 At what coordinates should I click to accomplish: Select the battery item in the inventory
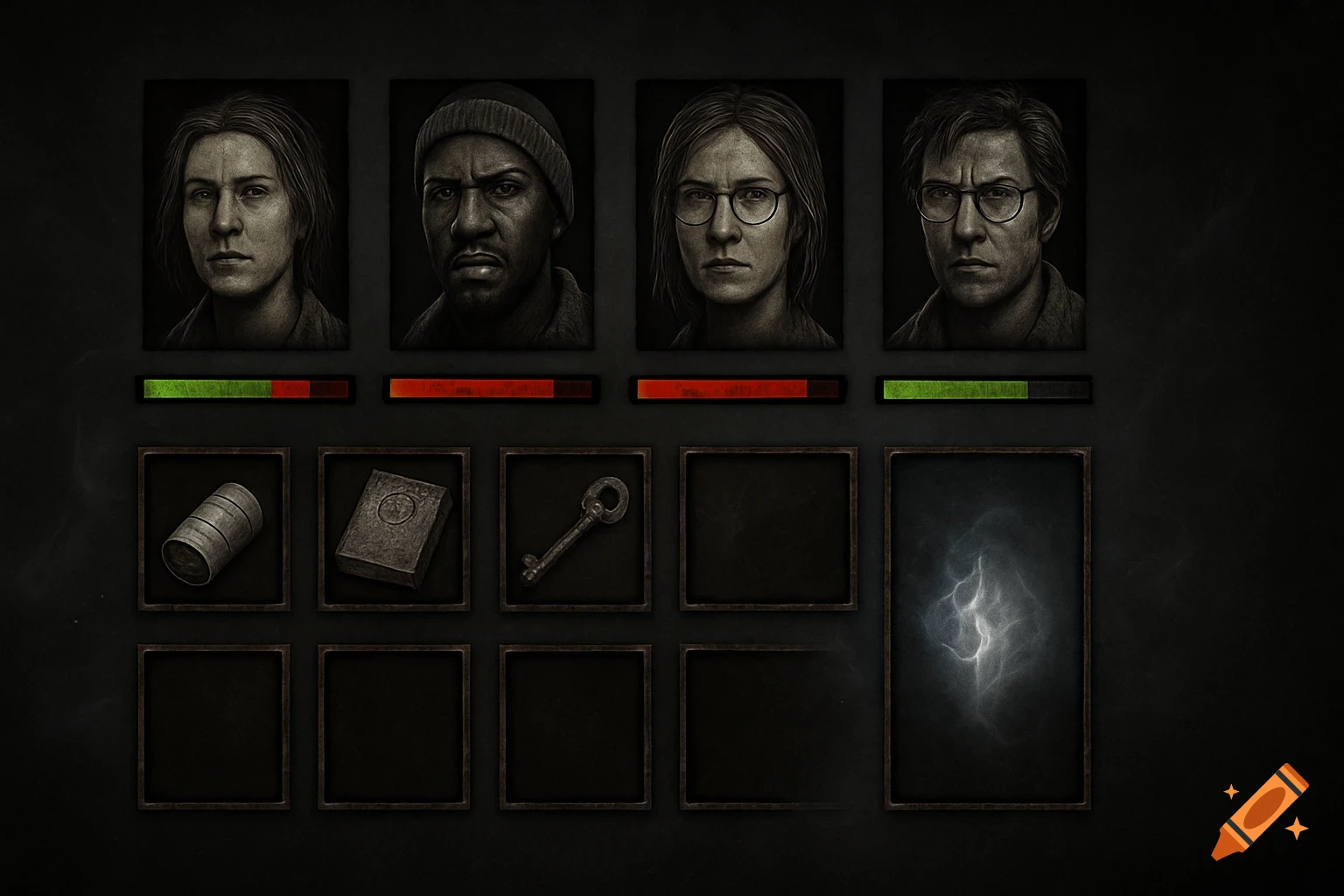coord(214,529)
